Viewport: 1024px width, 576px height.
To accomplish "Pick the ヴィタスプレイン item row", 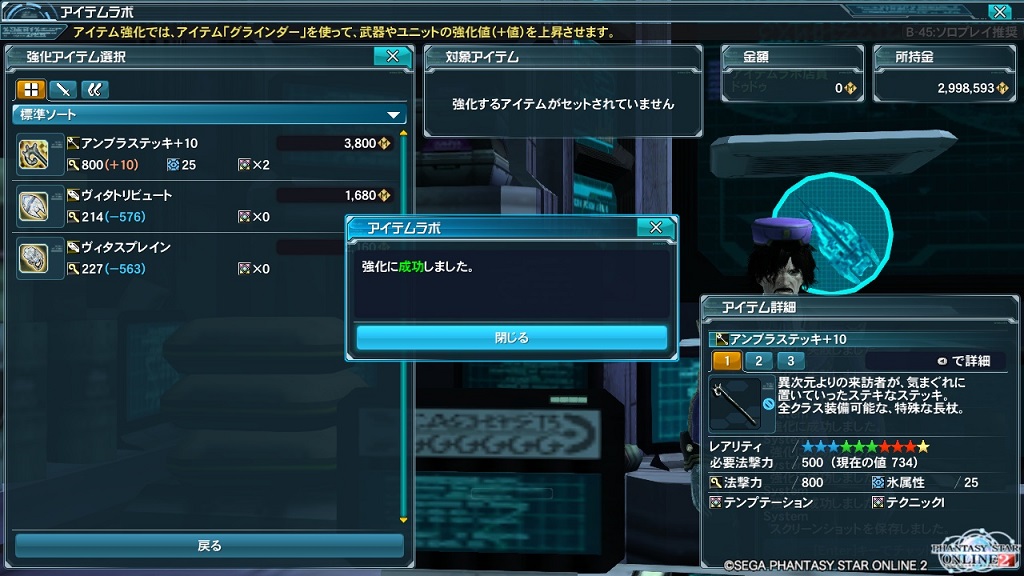I will coord(180,257).
